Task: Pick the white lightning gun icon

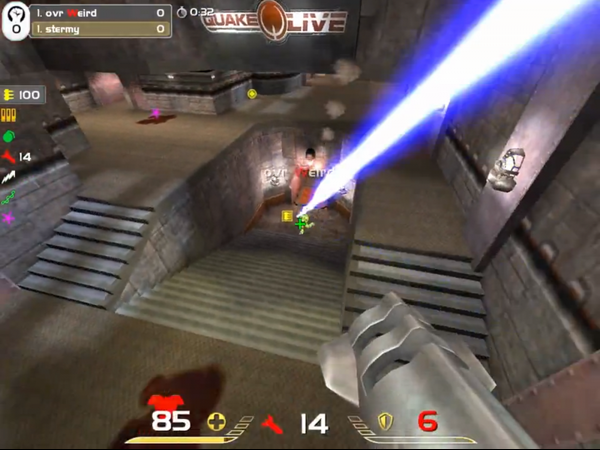Action: click(9, 176)
